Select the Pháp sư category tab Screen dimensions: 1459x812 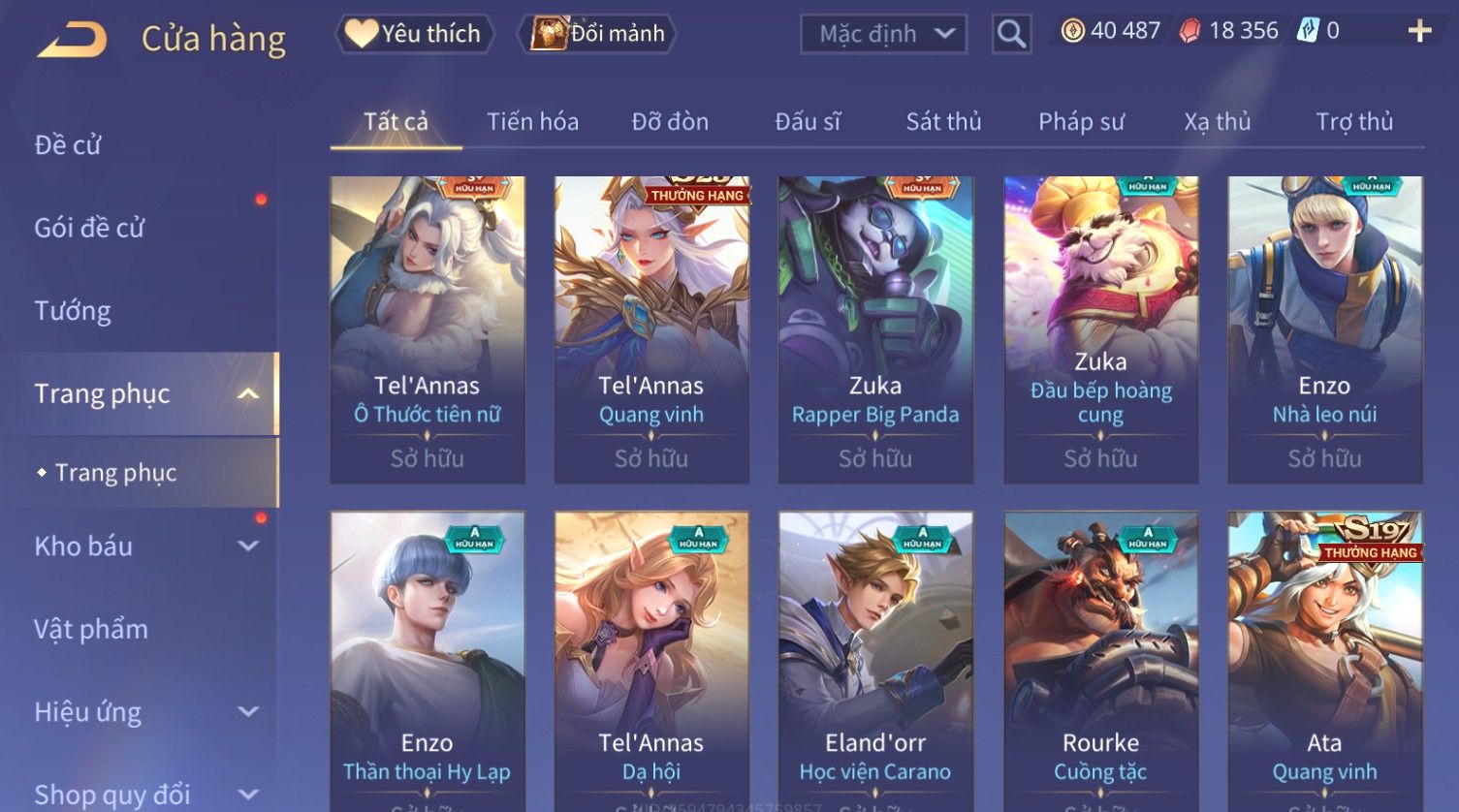point(1081,122)
